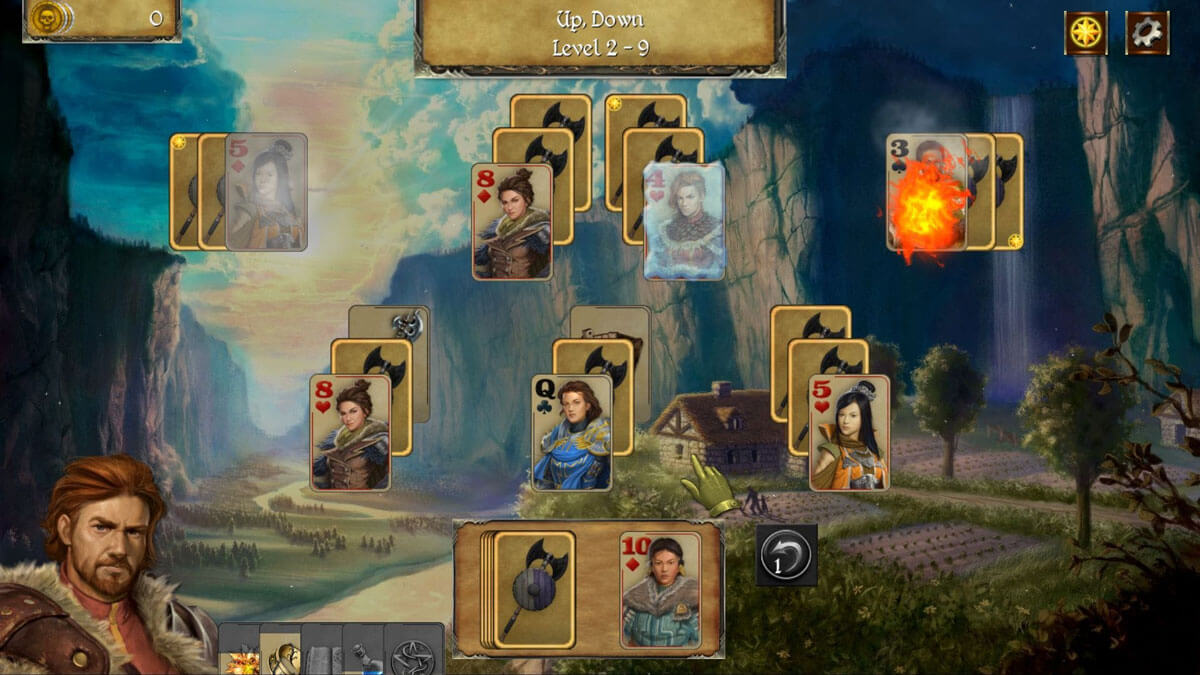Select the Queen of clubs card
The height and width of the screenshot is (675, 1200).
click(572, 433)
